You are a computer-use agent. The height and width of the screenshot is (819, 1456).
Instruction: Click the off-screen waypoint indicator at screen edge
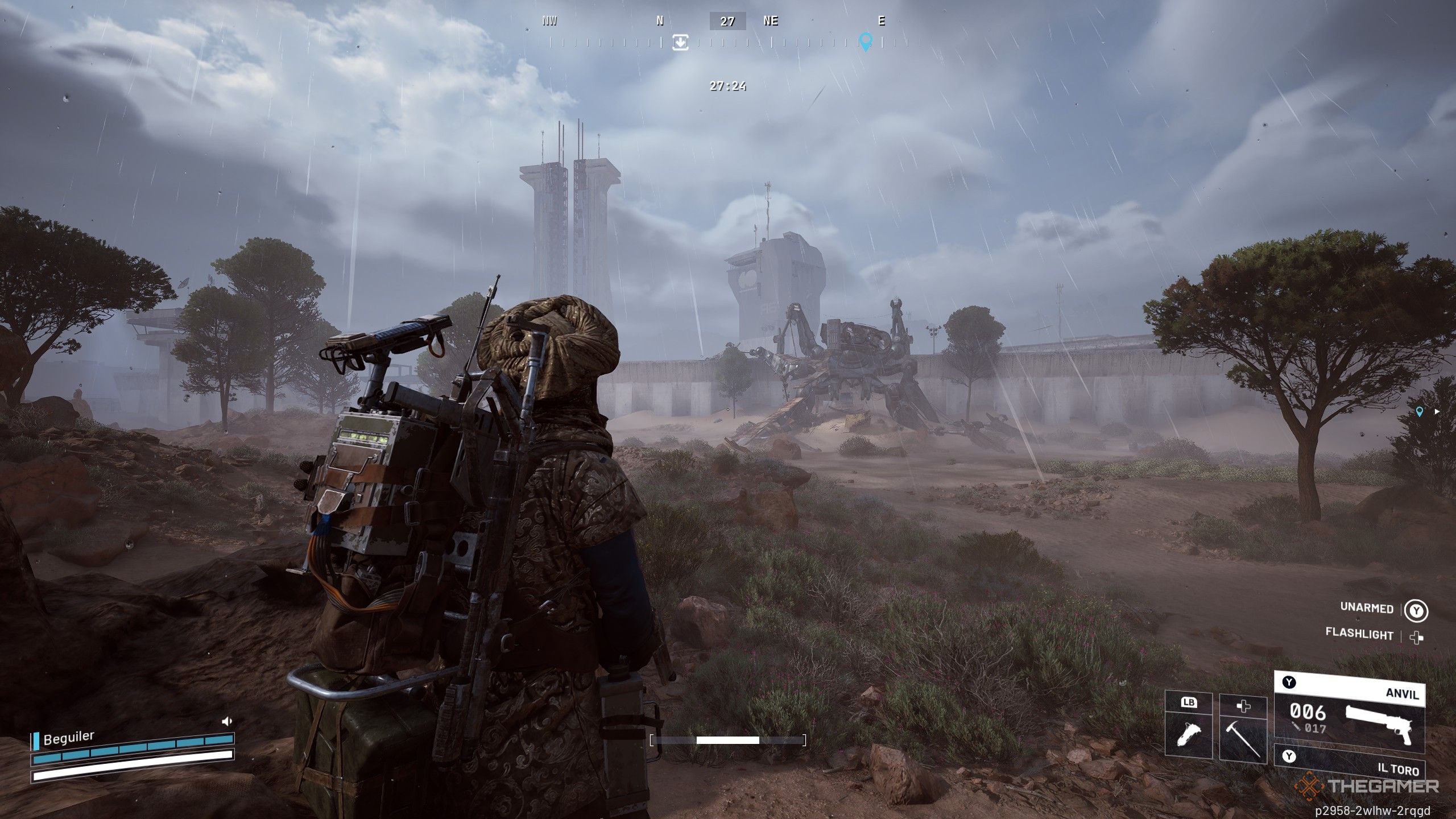(1420, 411)
